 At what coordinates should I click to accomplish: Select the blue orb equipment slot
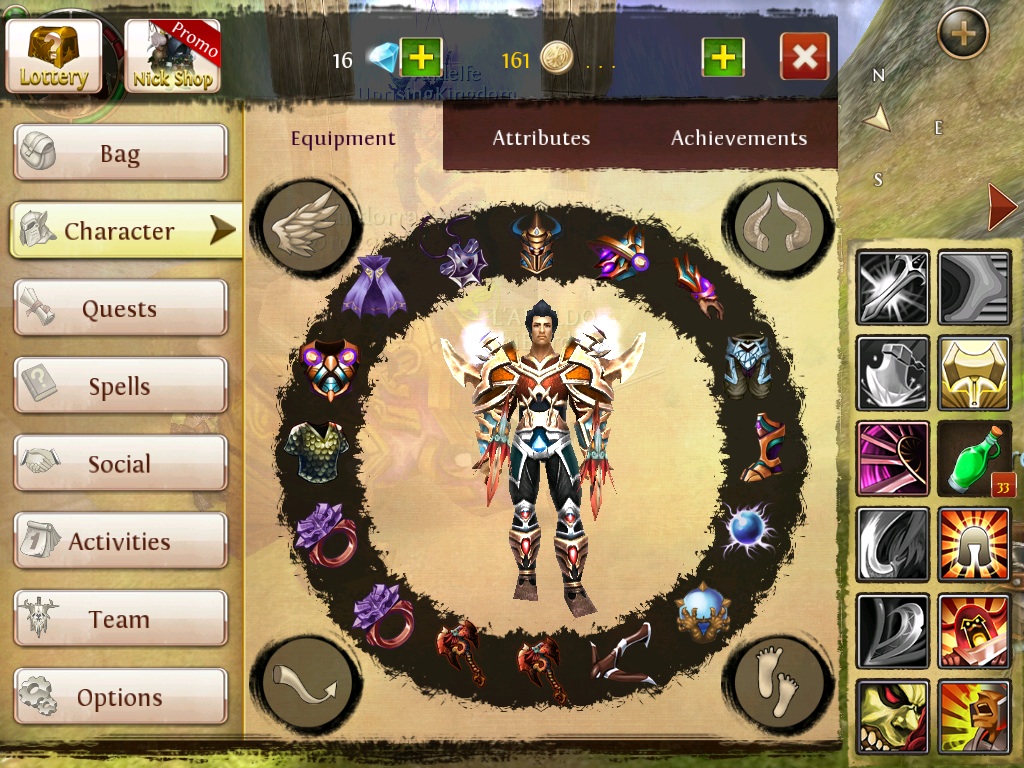click(749, 528)
